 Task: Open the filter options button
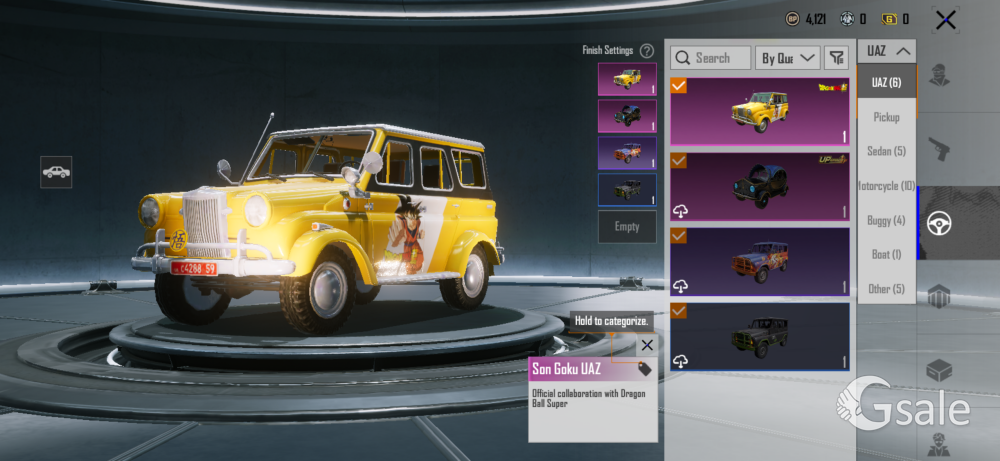click(837, 58)
